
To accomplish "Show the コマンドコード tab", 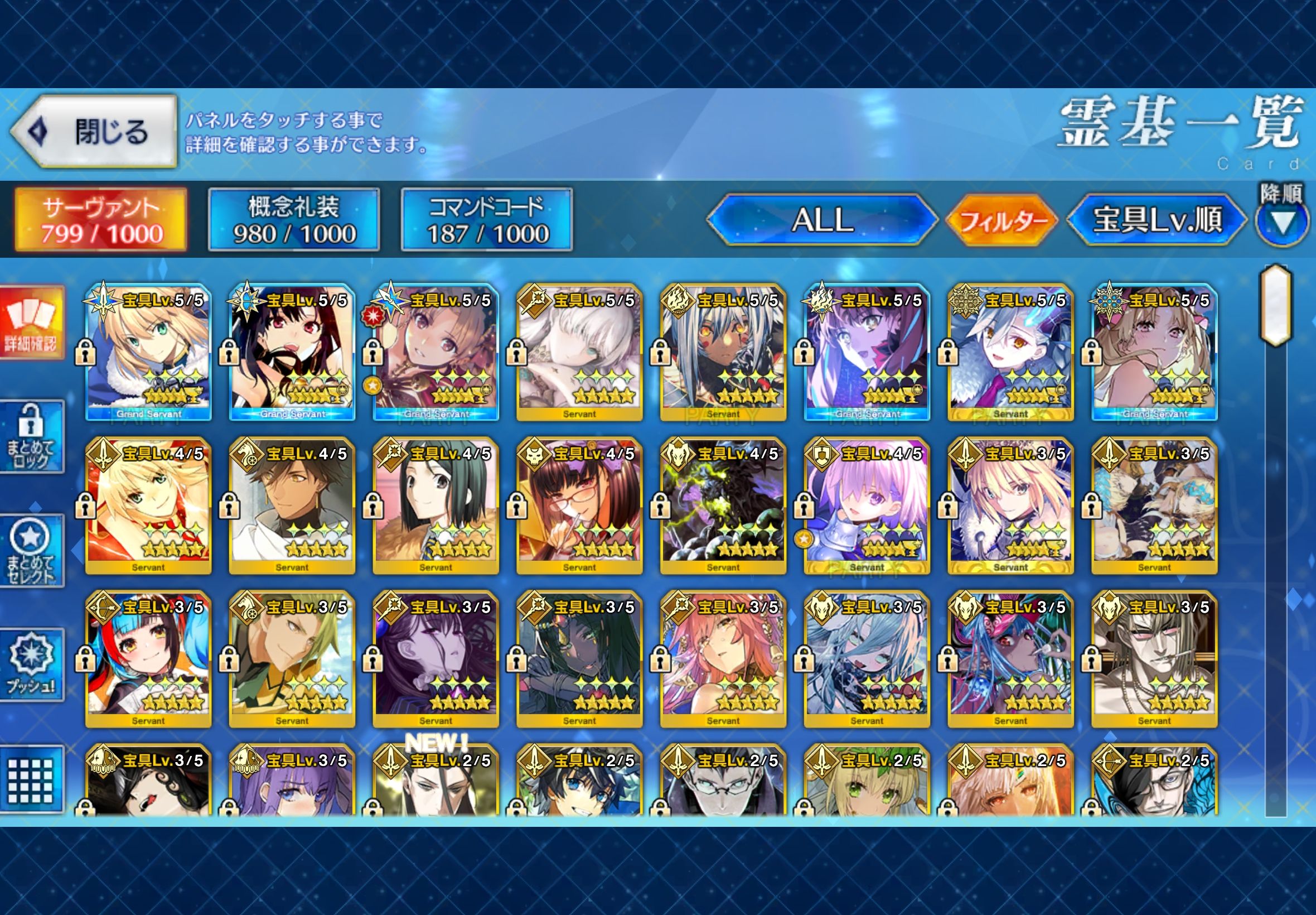I will [x=486, y=220].
